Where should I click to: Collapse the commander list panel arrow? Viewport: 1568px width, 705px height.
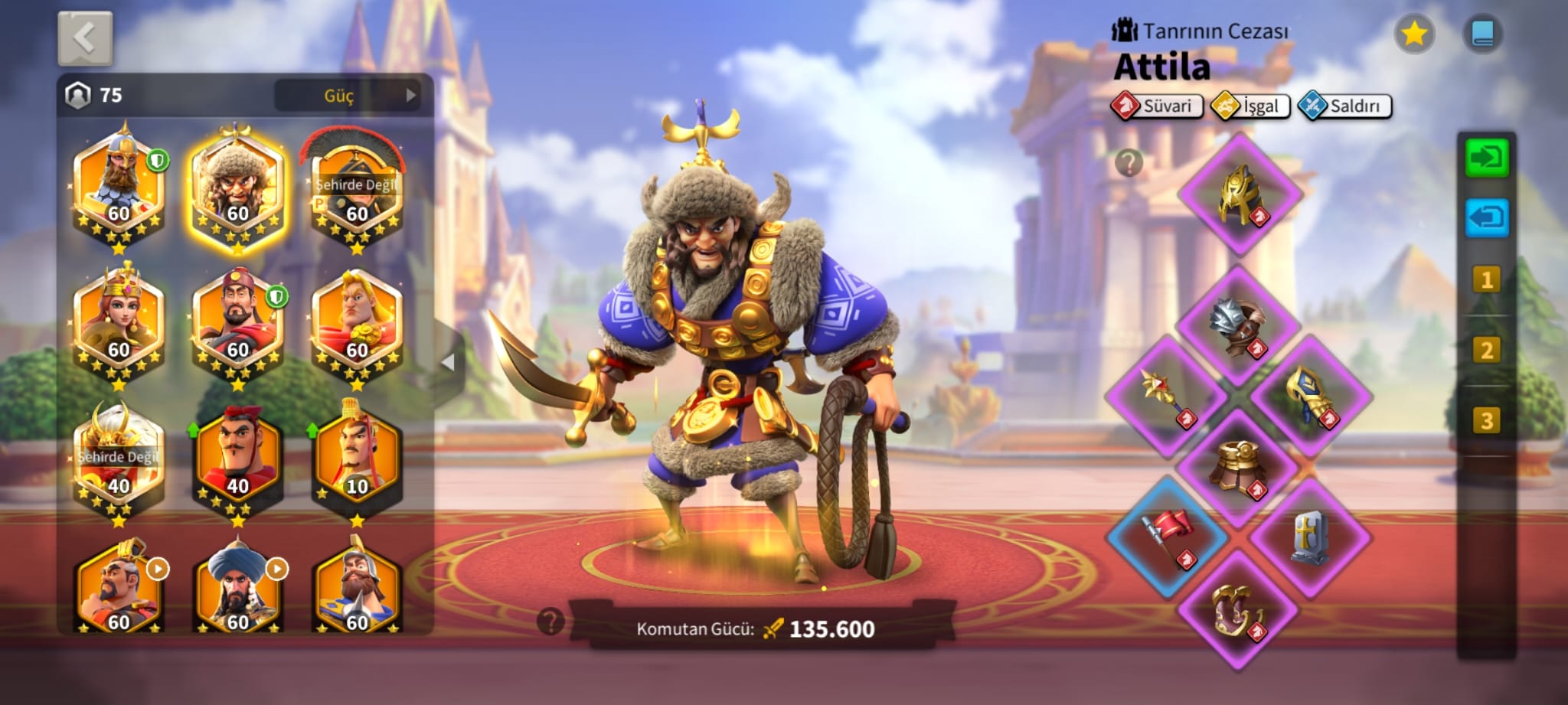click(449, 362)
